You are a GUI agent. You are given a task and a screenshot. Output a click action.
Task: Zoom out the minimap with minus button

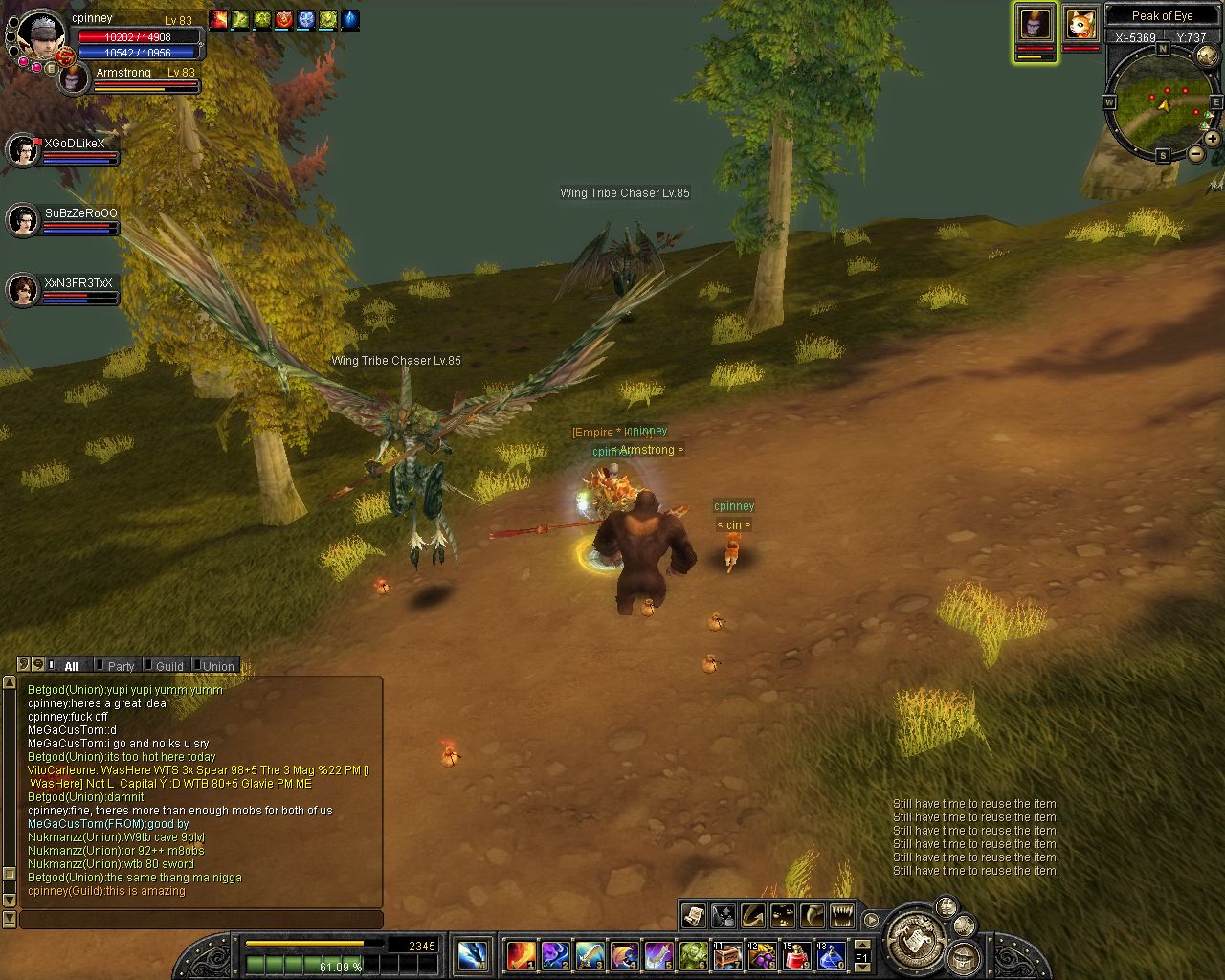1196,153
